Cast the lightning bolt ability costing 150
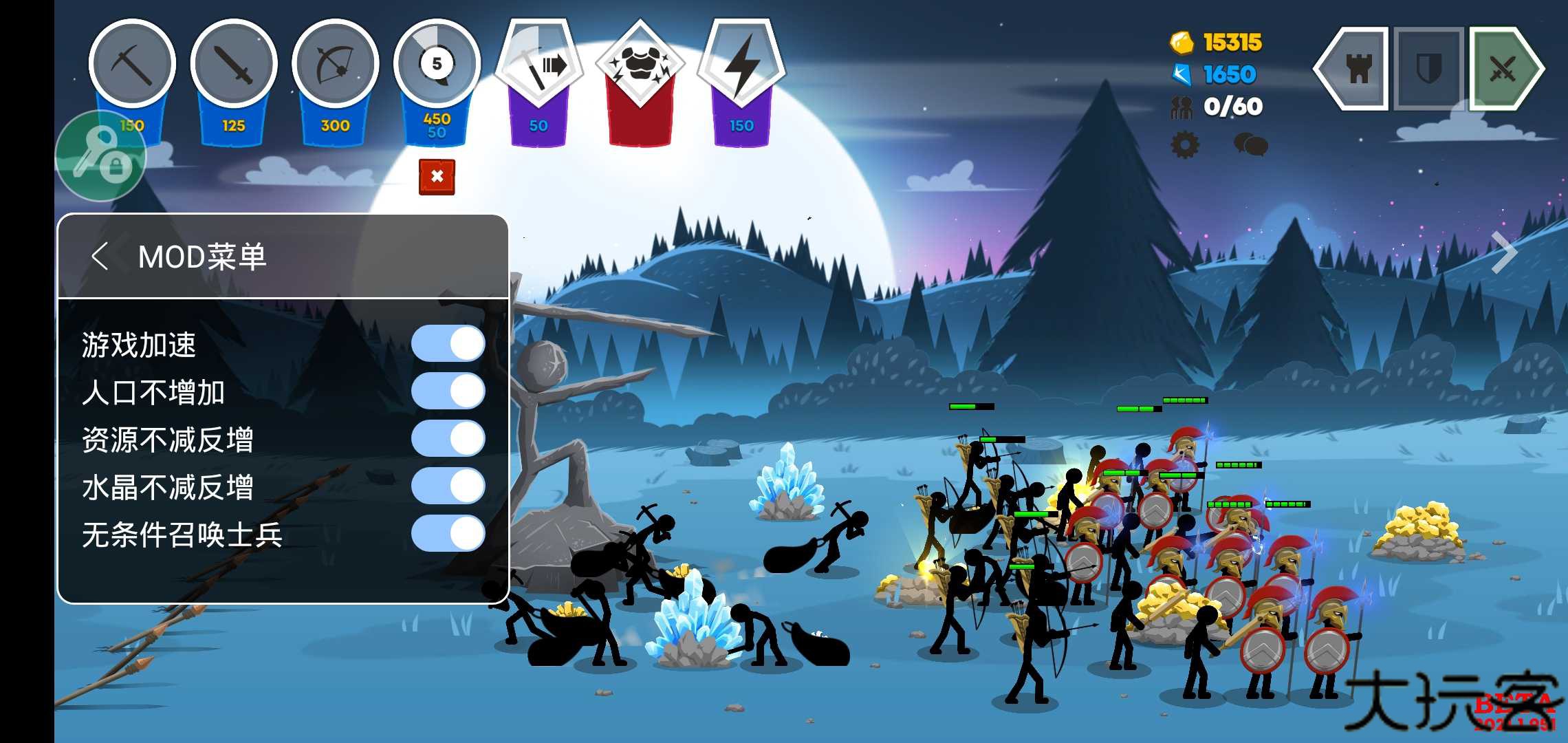Image resolution: width=1568 pixels, height=743 pixels. (741, 65)
